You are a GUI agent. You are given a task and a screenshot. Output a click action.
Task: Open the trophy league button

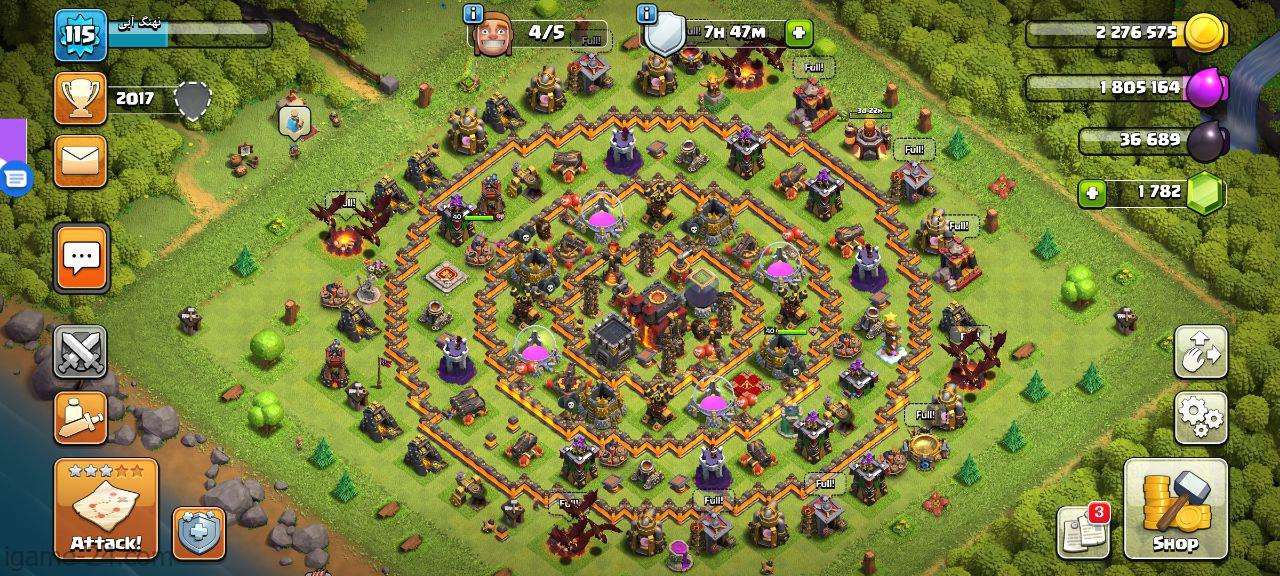pos(80,98)
